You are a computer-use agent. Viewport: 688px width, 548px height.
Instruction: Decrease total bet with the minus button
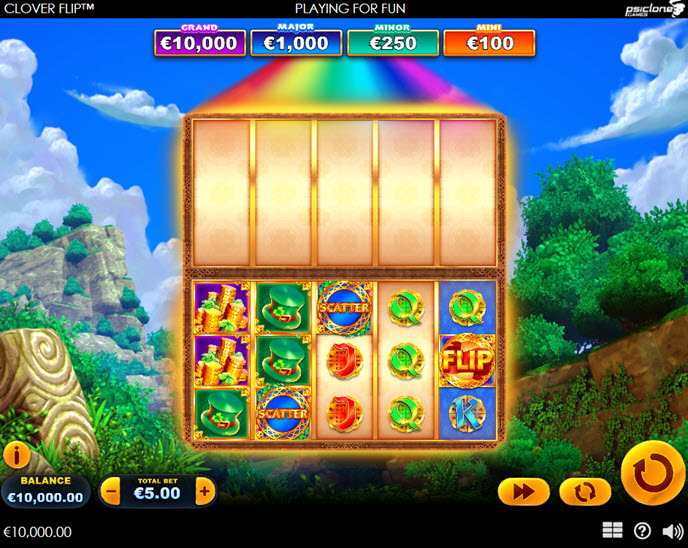111,491
